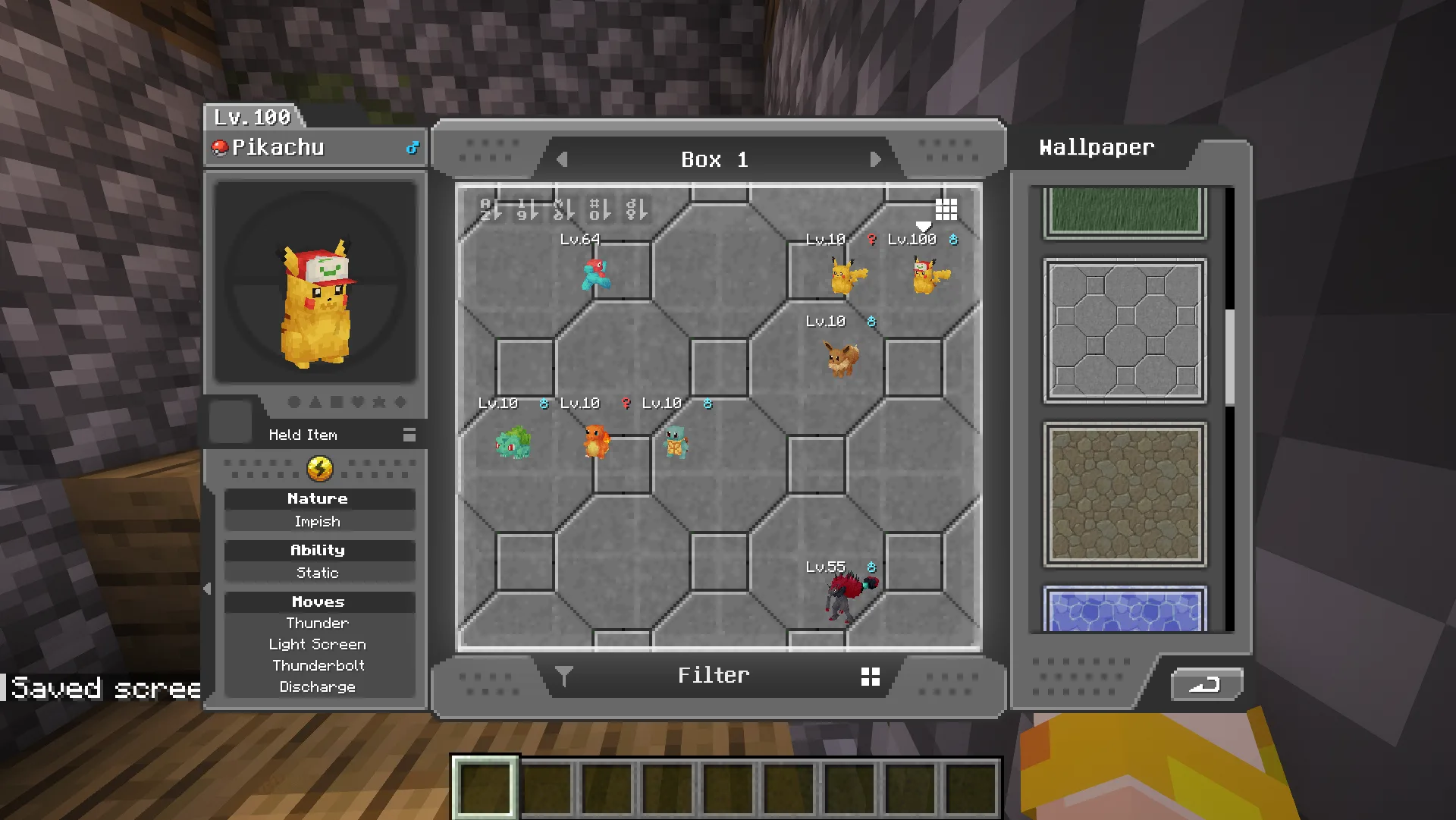Screen dimensions: 1456x820
Task: Select the Porygon at Lv.64
Action: click(596, 275)
